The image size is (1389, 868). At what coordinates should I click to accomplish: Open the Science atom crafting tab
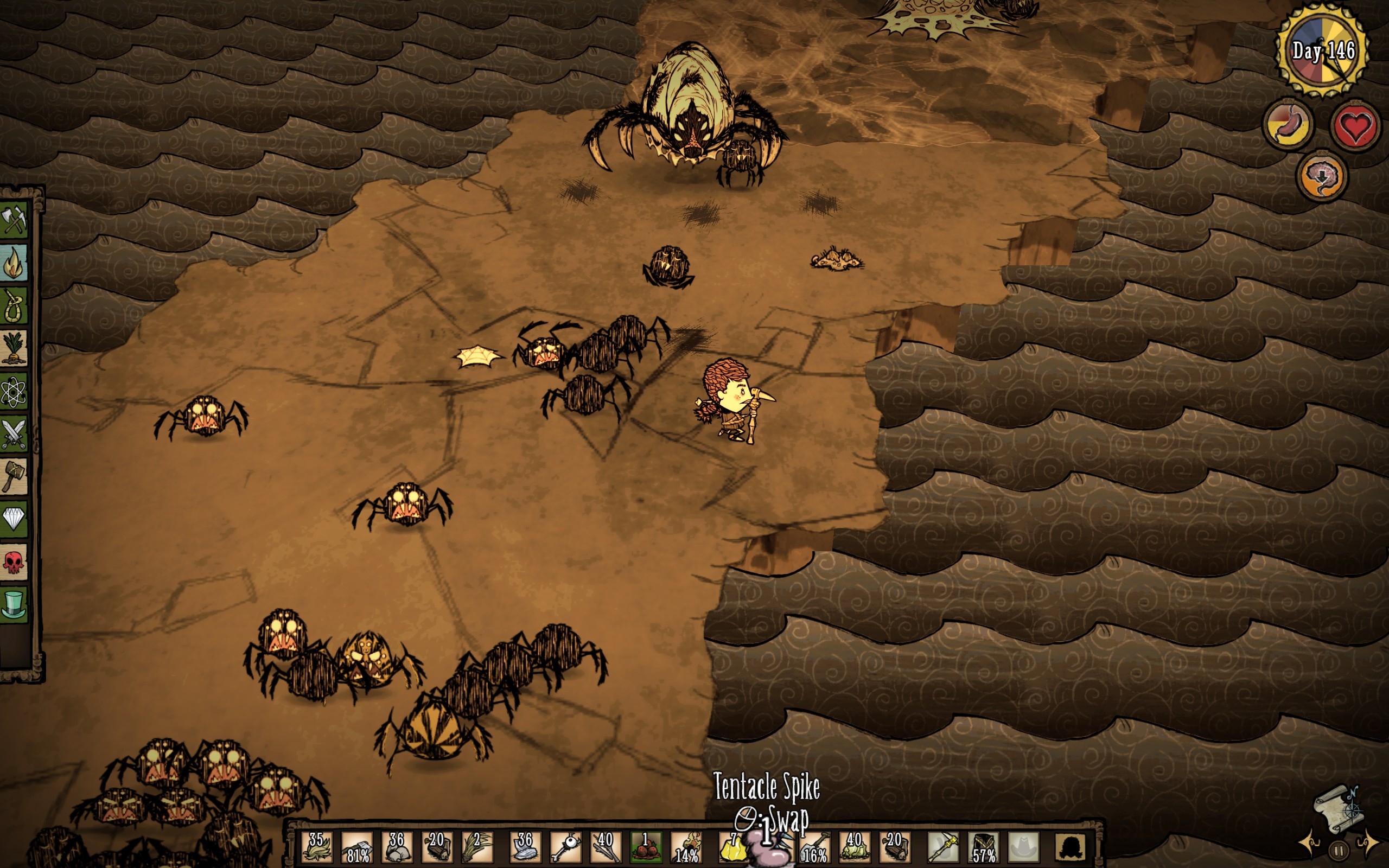click(x=14, y=392)
